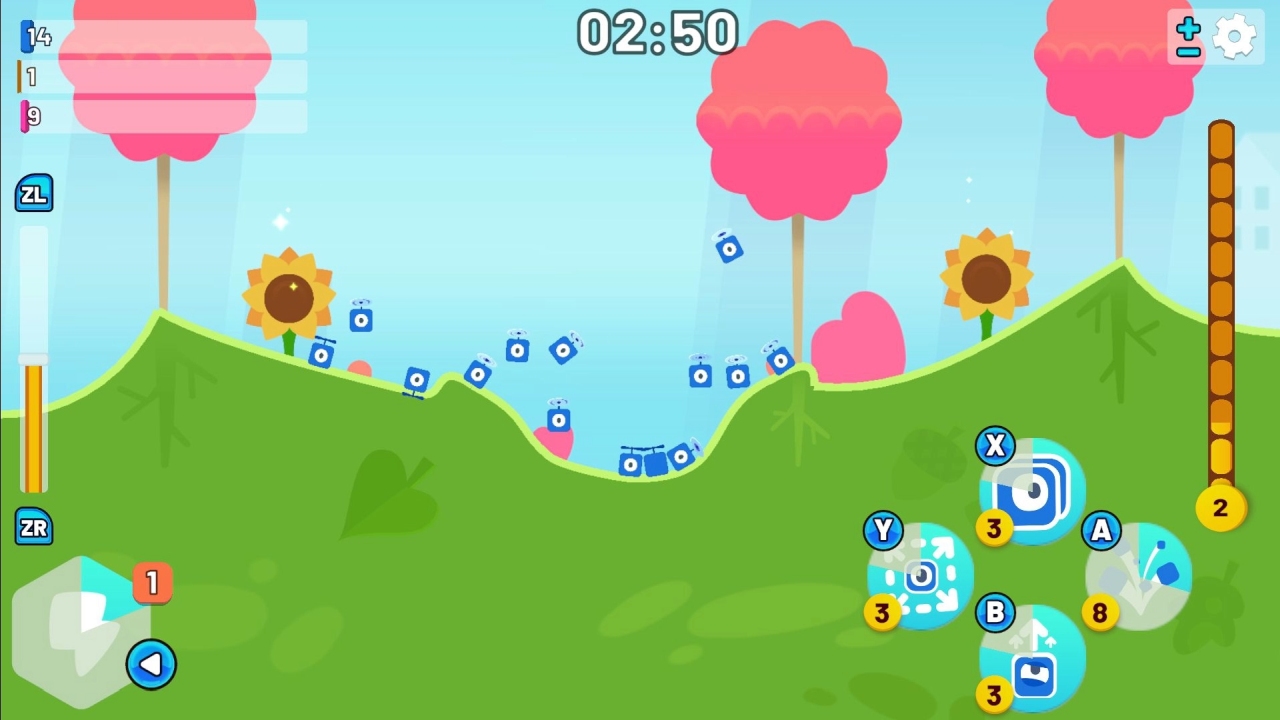Click the yellow 2 marker on the progress ladder
This screenshot has height=720, width=1280.
[1220, 508]
